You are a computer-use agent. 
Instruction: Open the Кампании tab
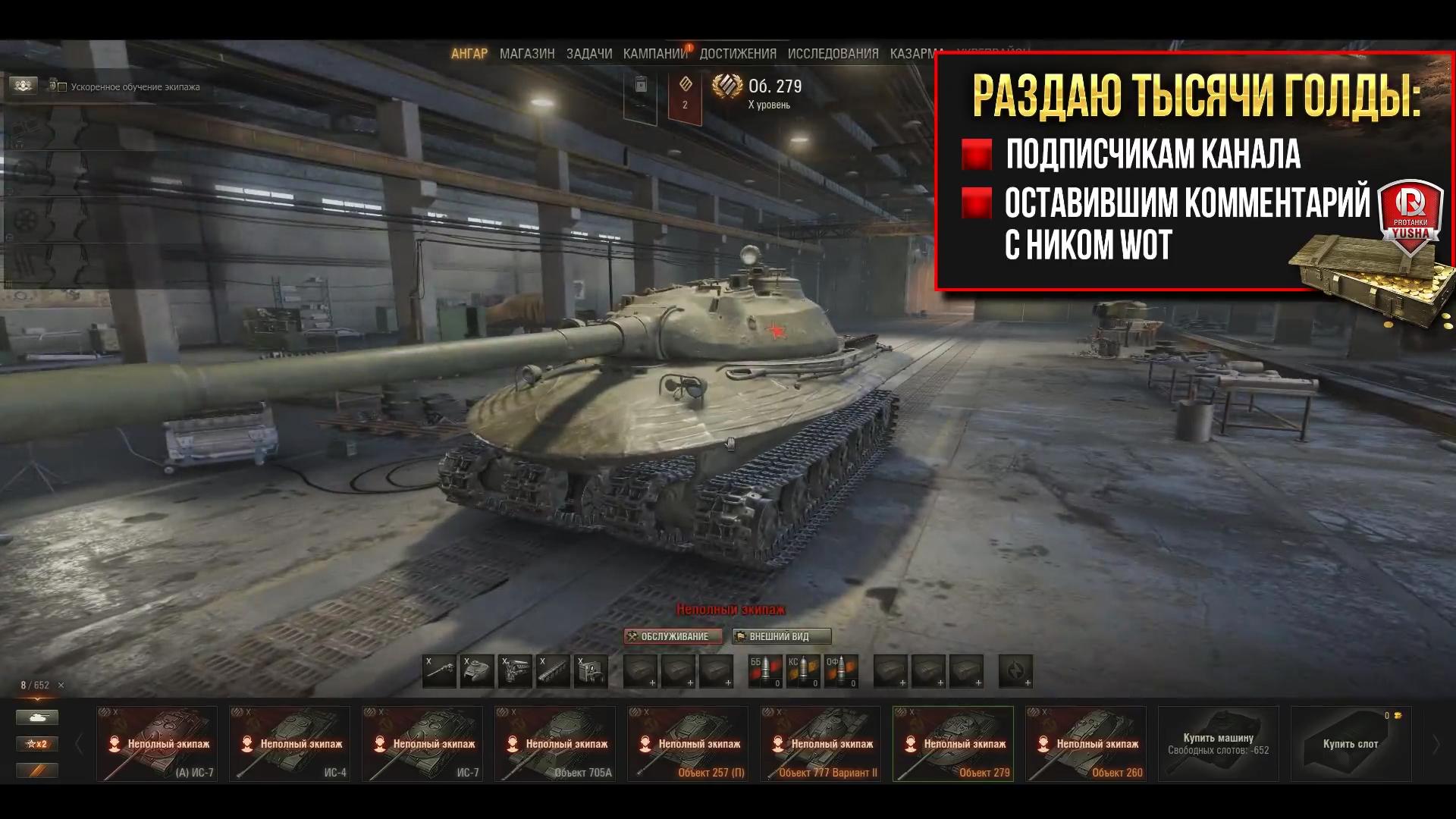click(x=655, y=54)
